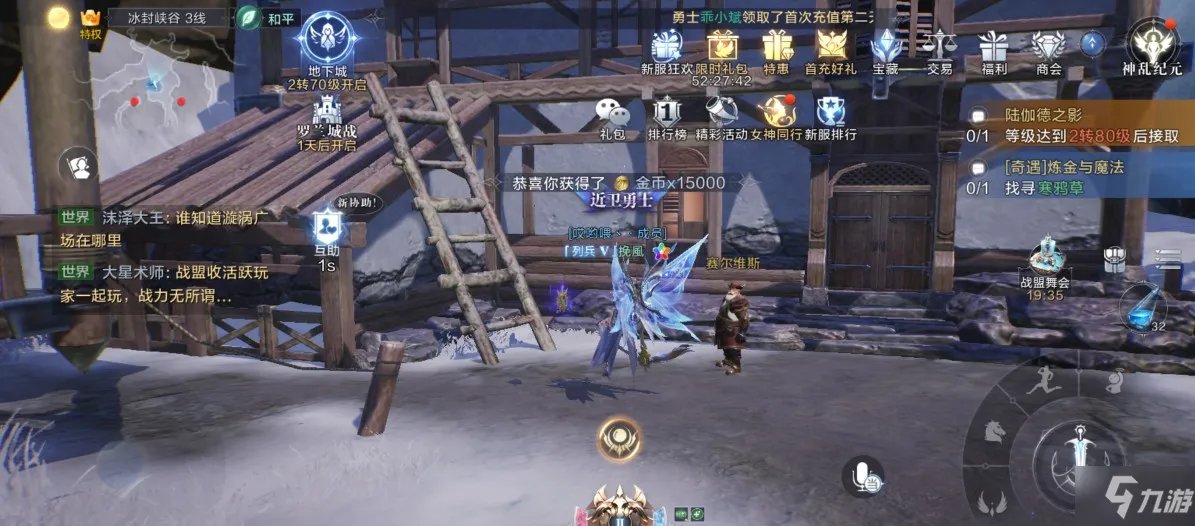Open the 特惠 special offers icon

tap(776, 47)
